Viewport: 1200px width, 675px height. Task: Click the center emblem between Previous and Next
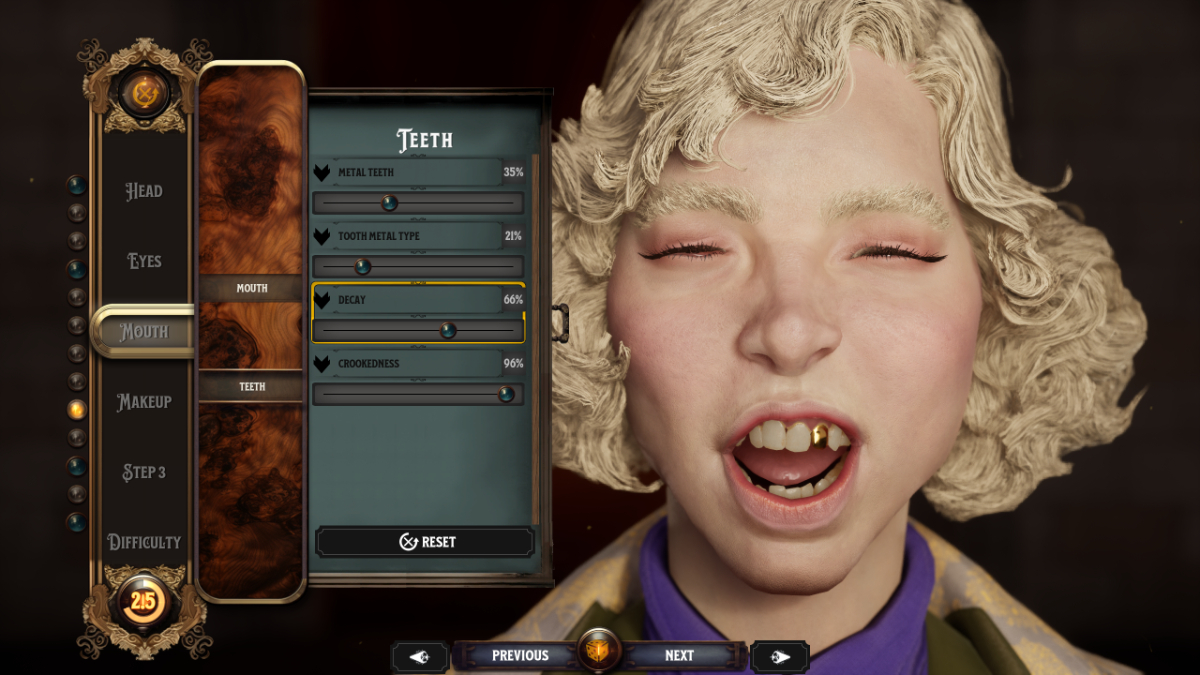tap(600, 653)
